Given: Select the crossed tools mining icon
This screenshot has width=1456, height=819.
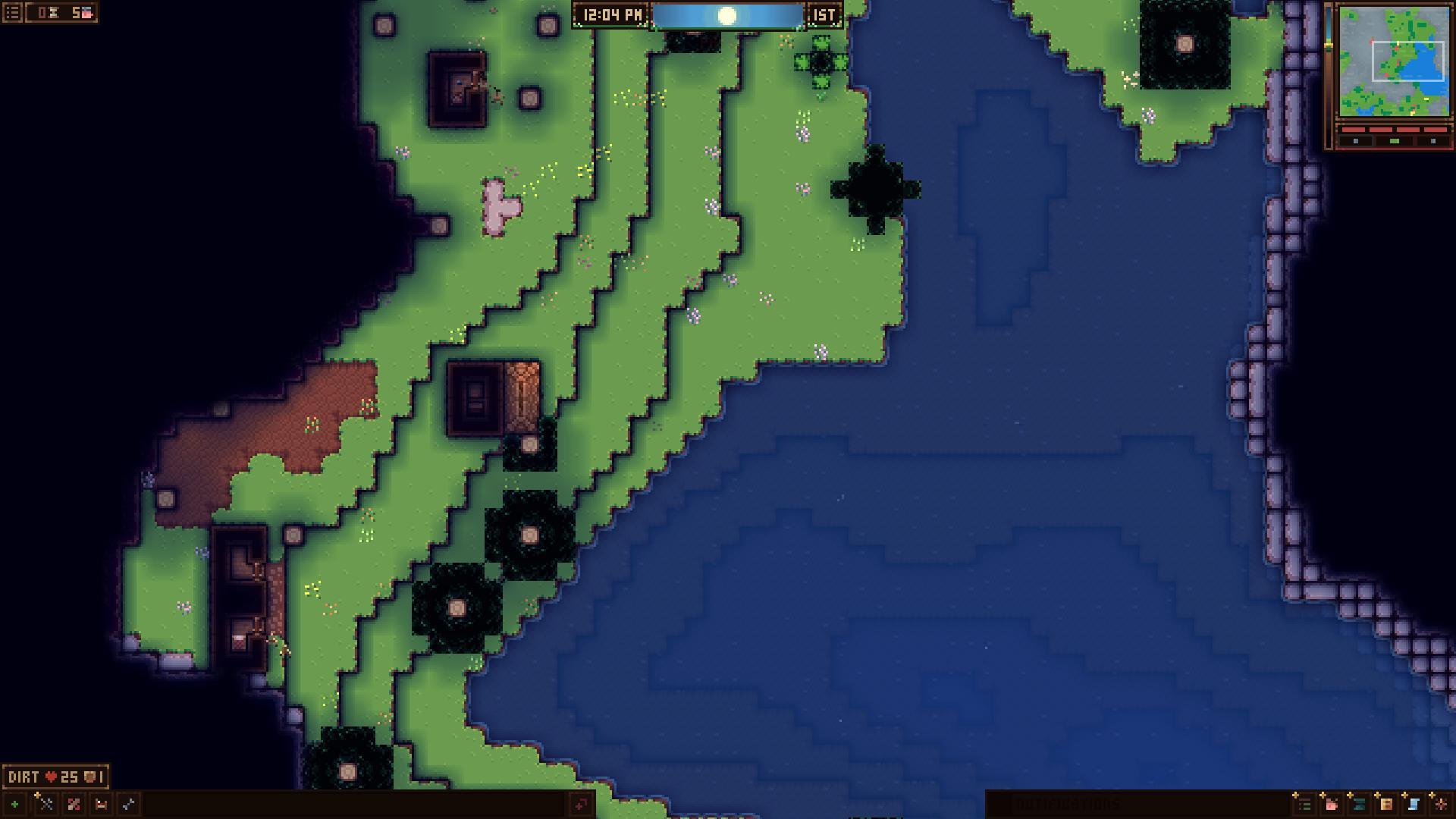Looking at the screenshot, I should 47,804.
